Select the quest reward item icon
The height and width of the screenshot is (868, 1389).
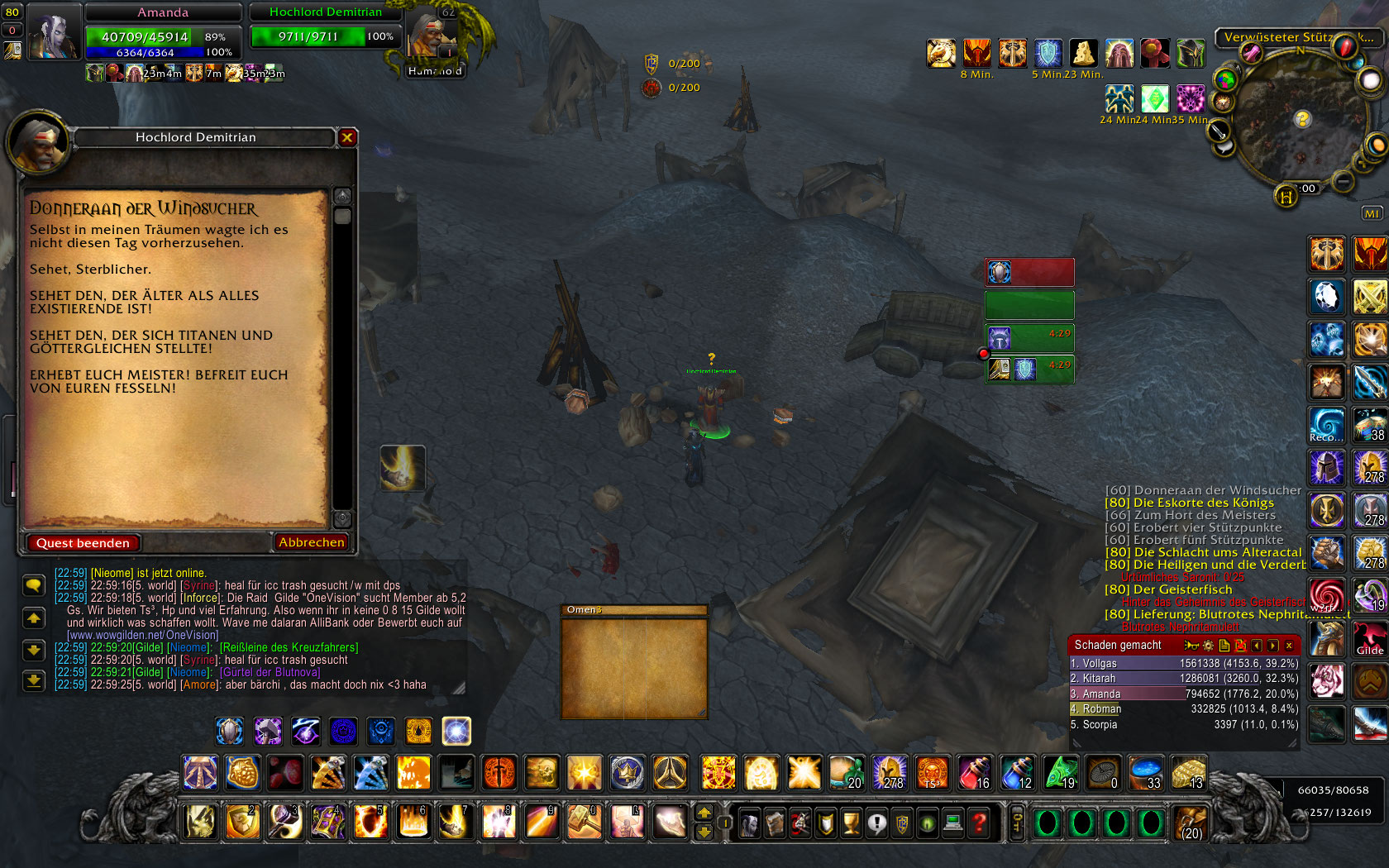(x=403, y=468)
